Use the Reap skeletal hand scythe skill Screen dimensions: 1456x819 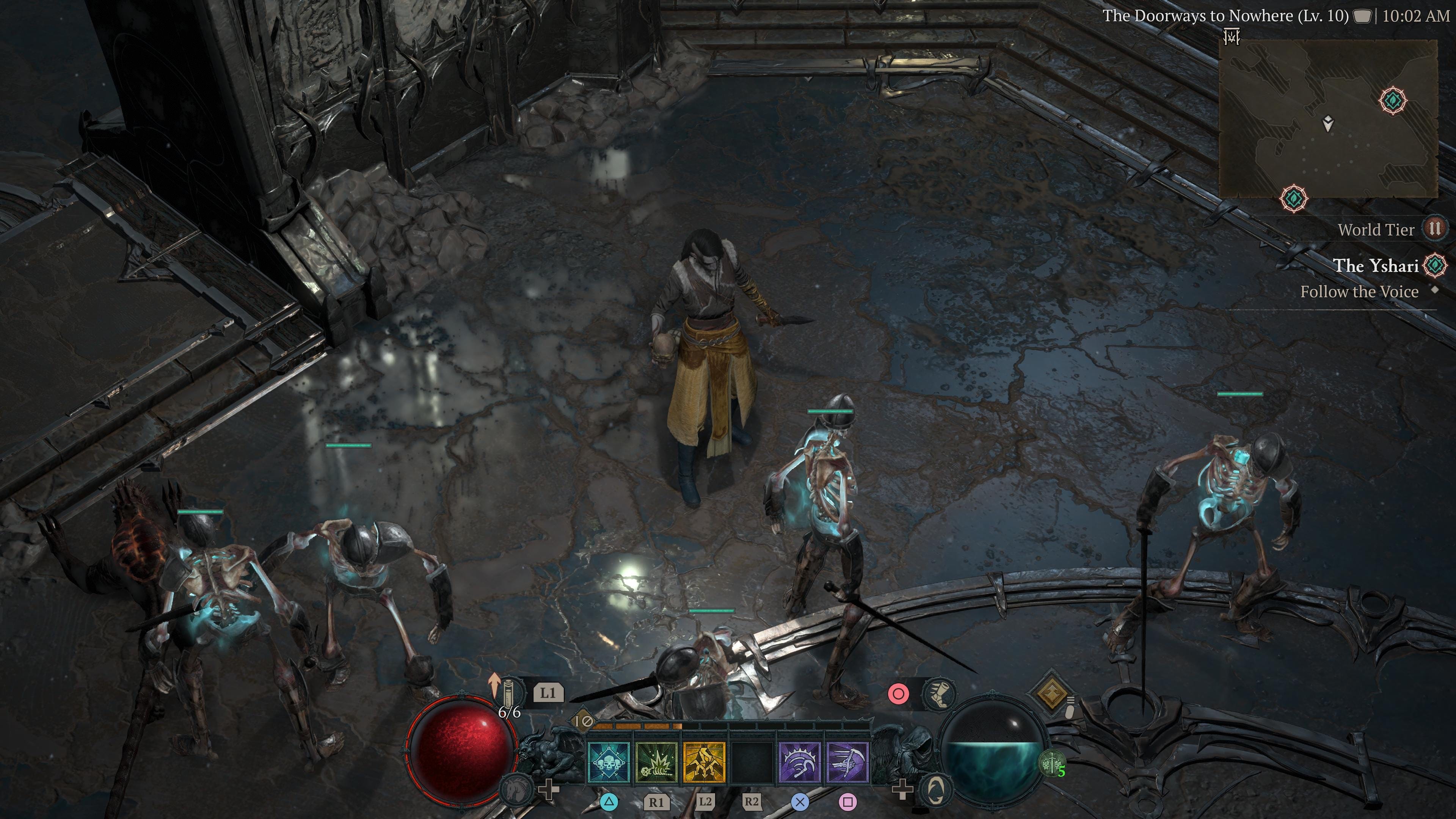[x=847, y=763]
